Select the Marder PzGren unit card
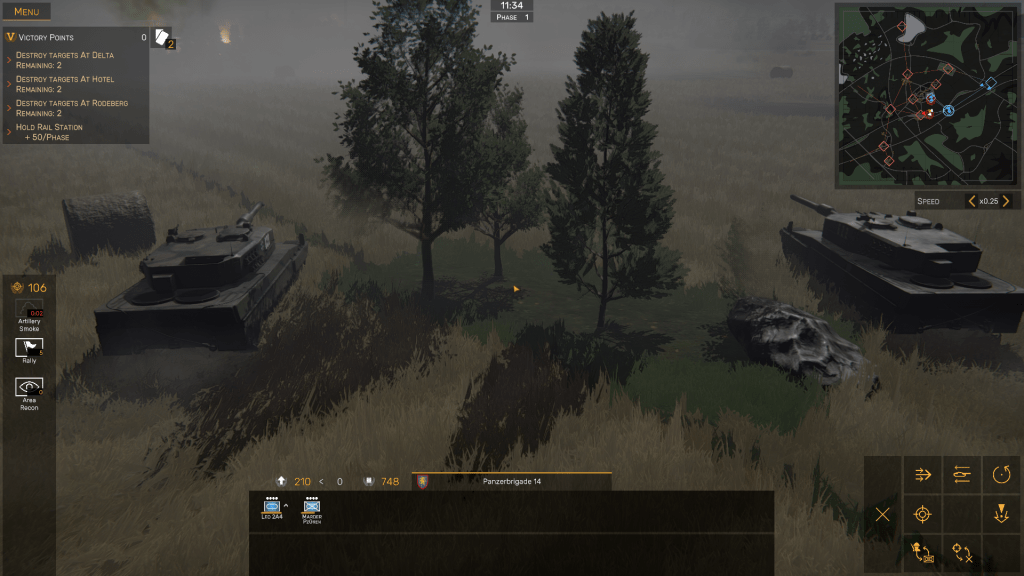The width and height of the screenshot is (1024, 576). point(312,508)
